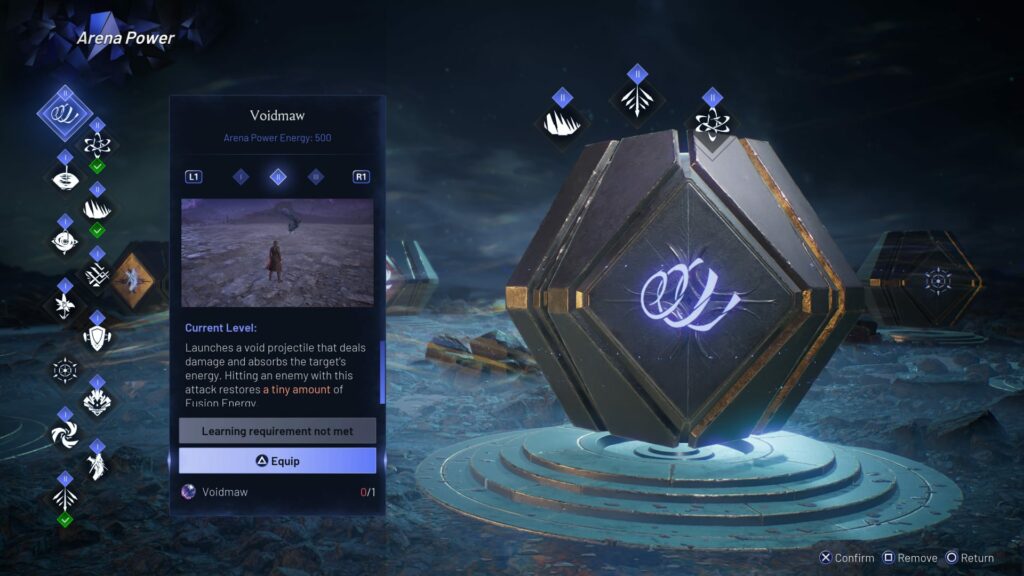Select level II diamond tab in Voidmaw panel
This screenshot has height=576, width=1024.
(x=278, y=177)
